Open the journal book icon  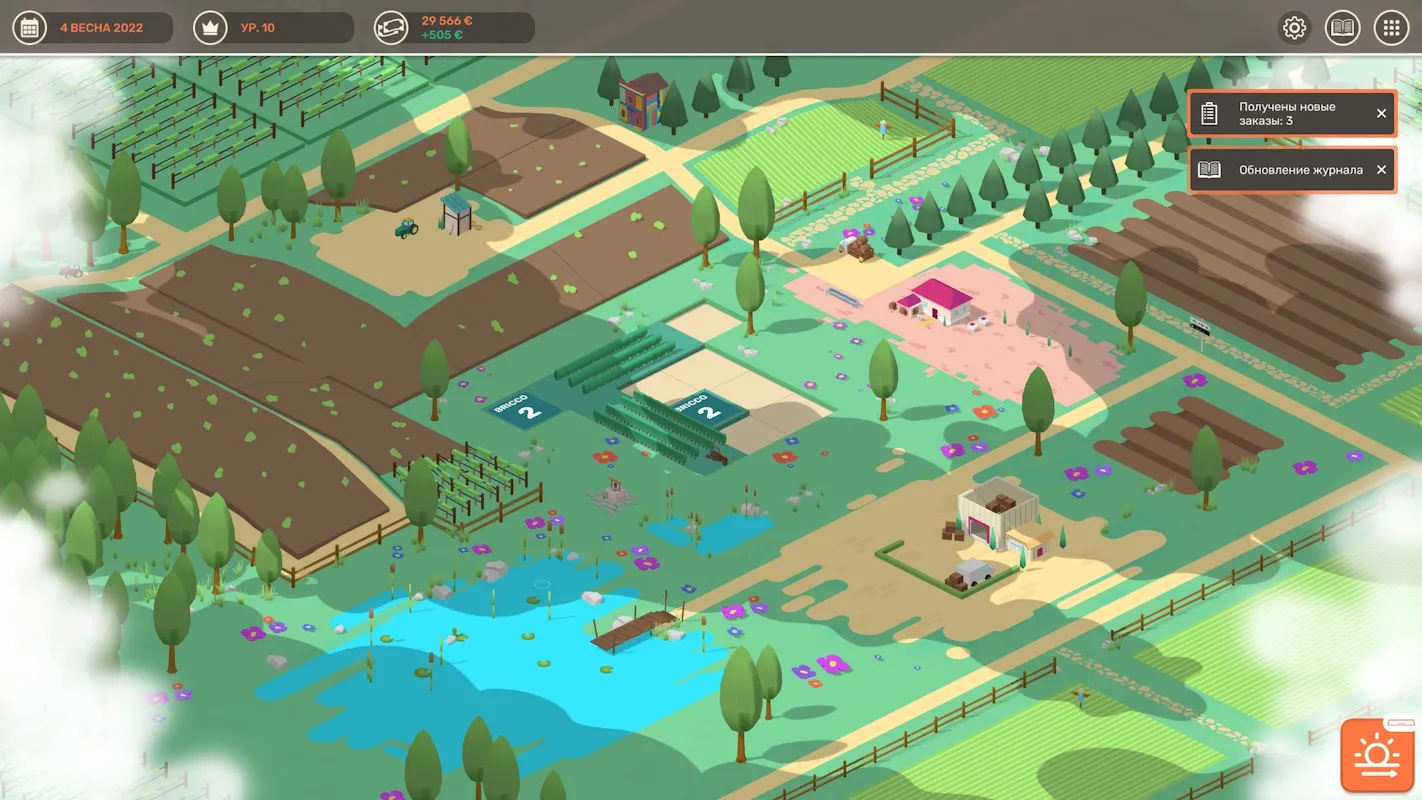pos(1343,28)
